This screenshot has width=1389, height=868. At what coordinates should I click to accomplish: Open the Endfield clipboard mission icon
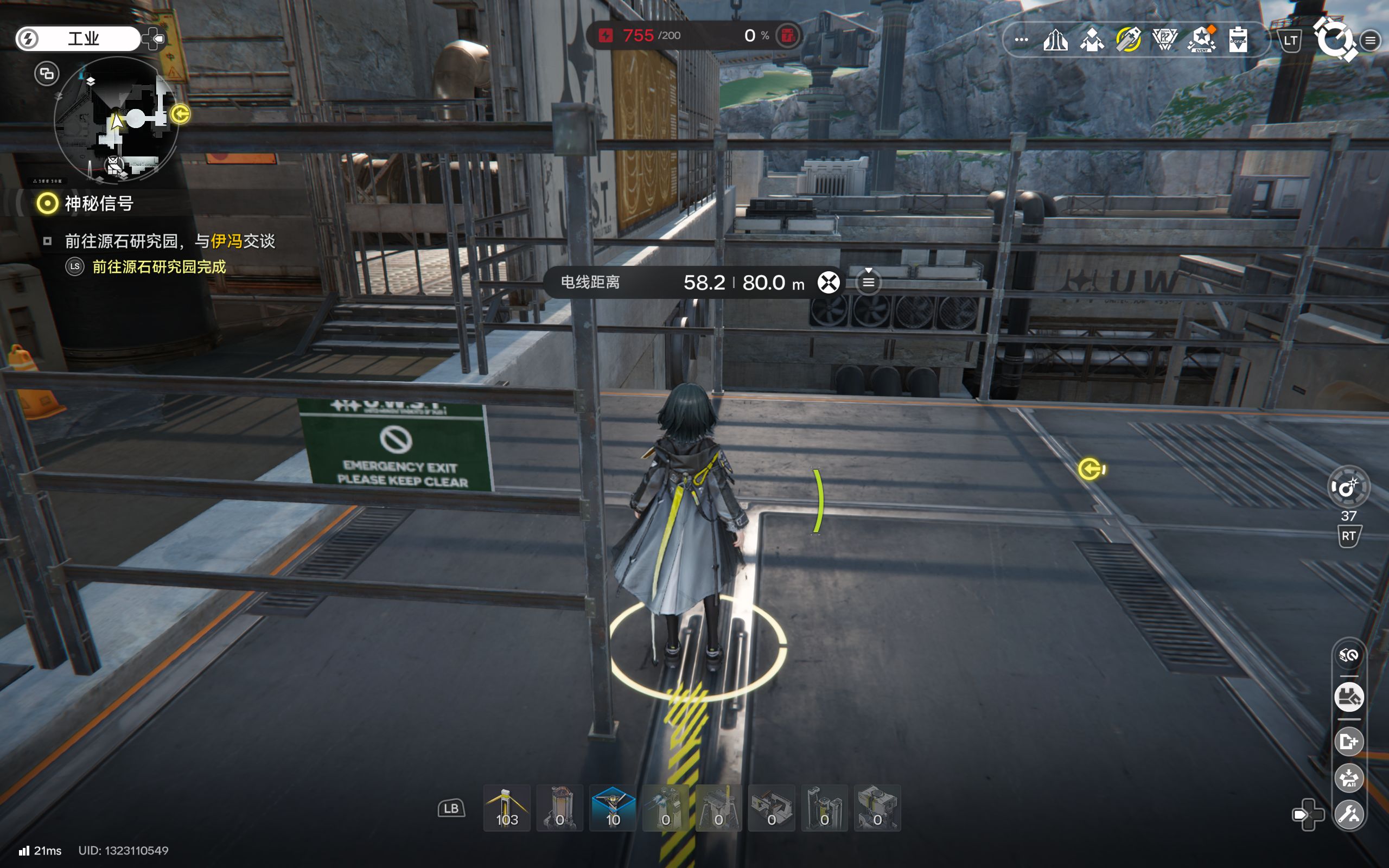point(1238,40)
